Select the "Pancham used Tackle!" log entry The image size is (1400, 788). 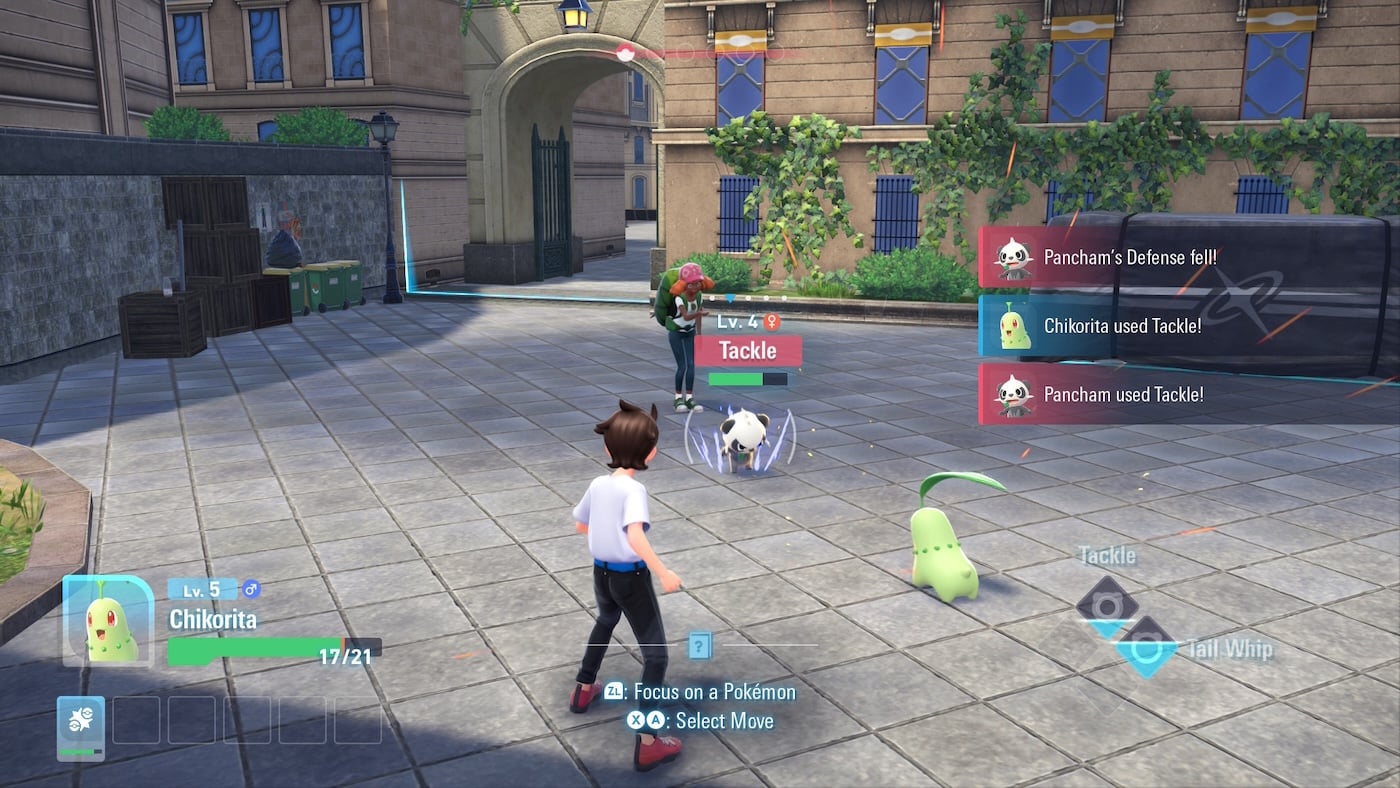coord(1122,394)
